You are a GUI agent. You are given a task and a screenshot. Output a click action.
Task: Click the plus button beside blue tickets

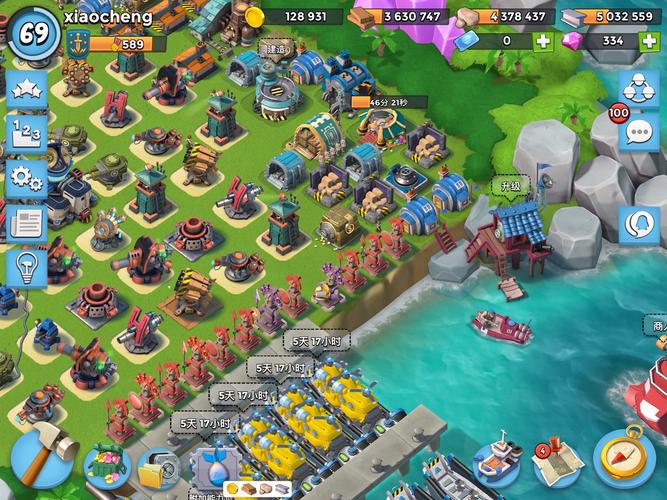pos(542,41)
